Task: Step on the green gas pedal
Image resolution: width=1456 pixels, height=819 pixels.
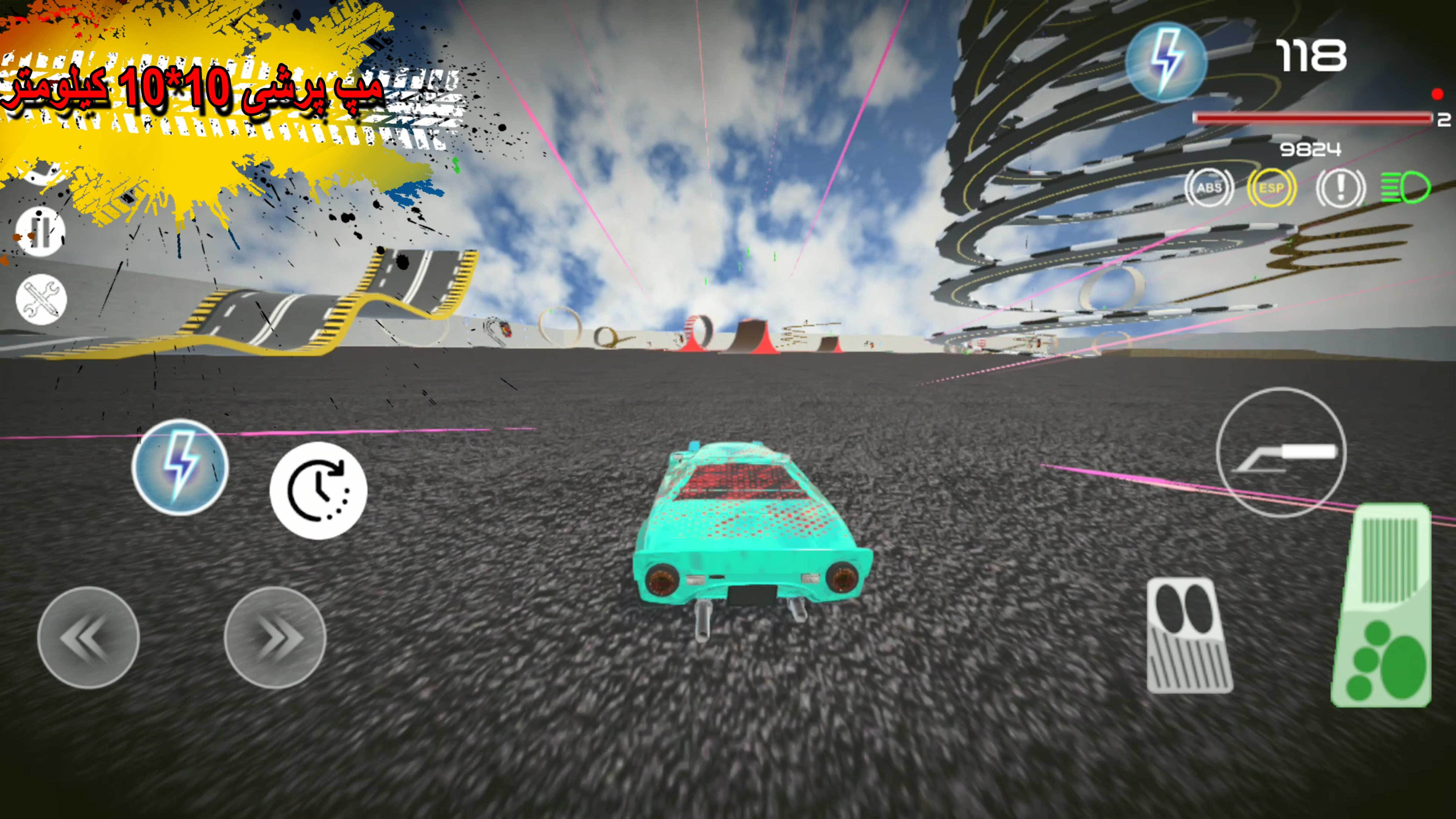Action: click(1382, 606)
